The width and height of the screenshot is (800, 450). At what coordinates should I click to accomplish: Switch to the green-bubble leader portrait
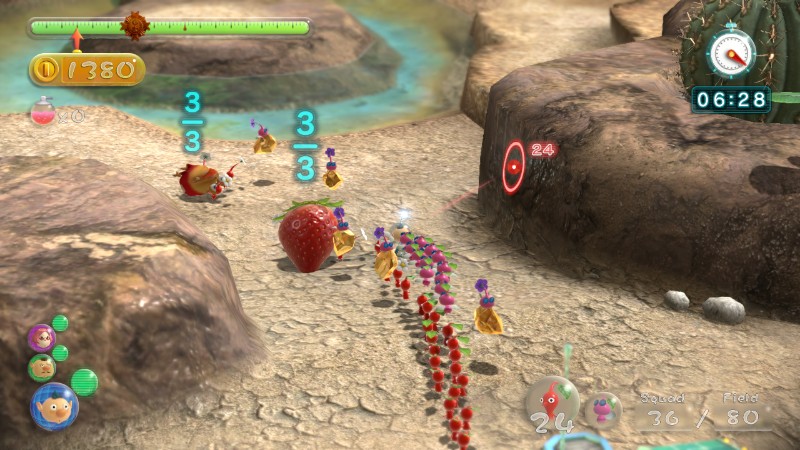[x=41, y=367]
